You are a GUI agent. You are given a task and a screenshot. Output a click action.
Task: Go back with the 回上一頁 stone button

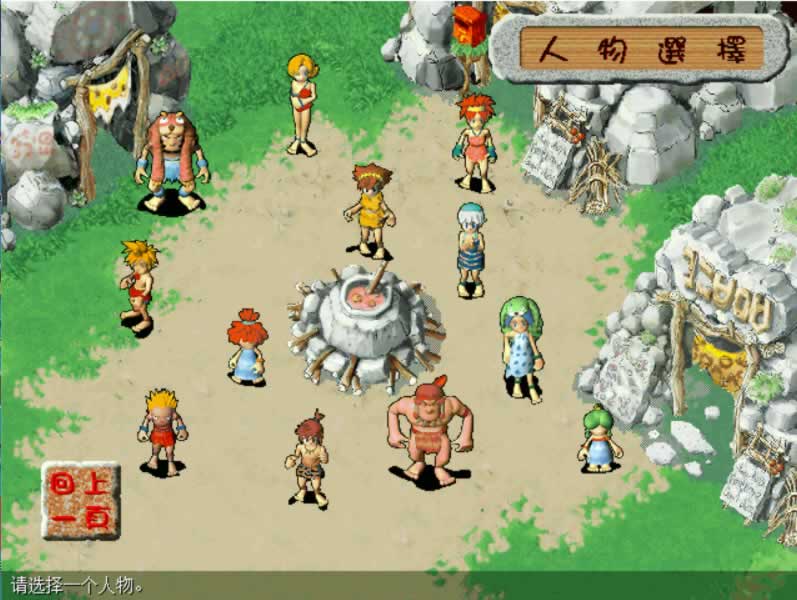[80, 499]
